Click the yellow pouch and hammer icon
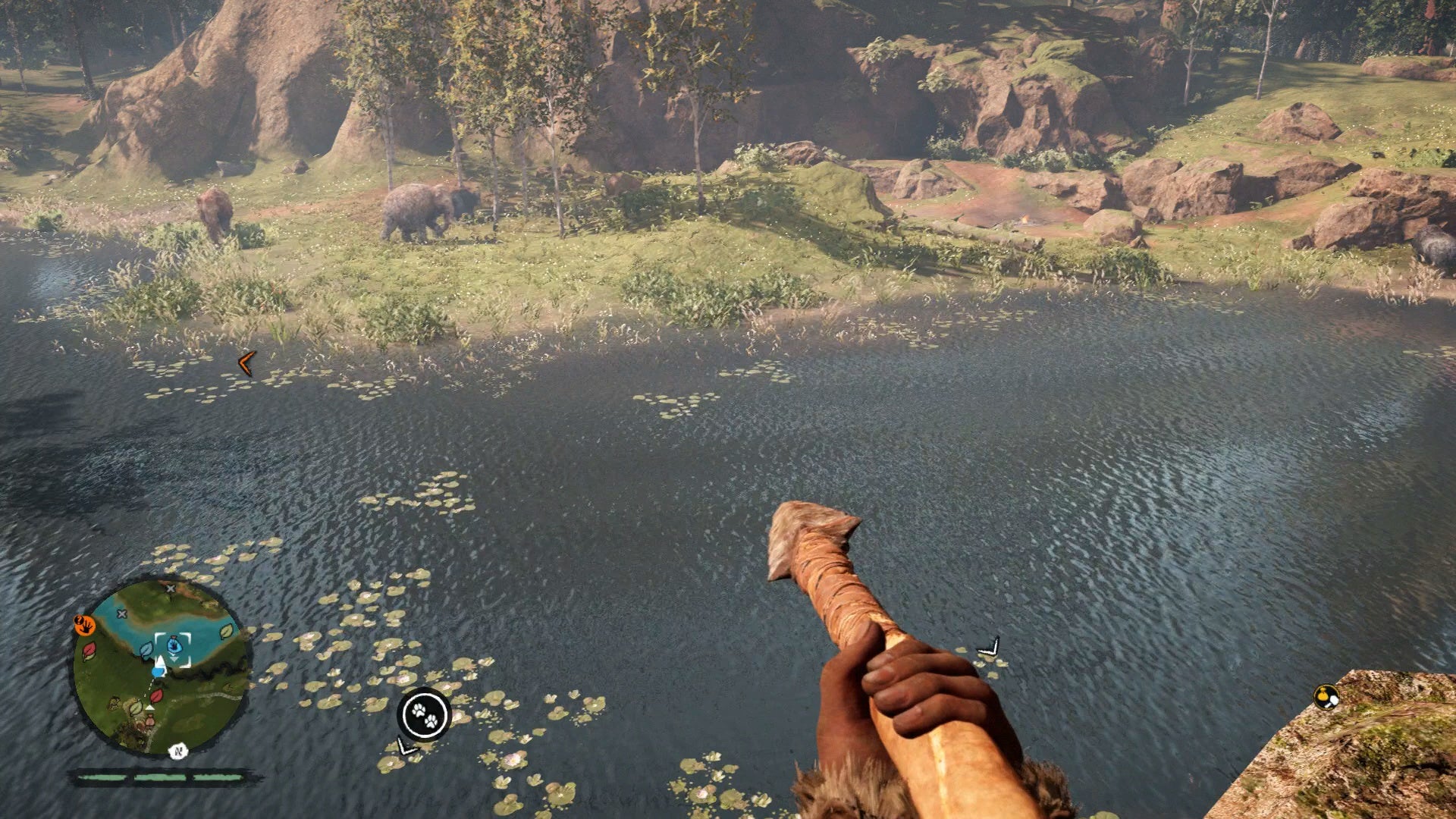The image size is (1456, 819). 1326,697
